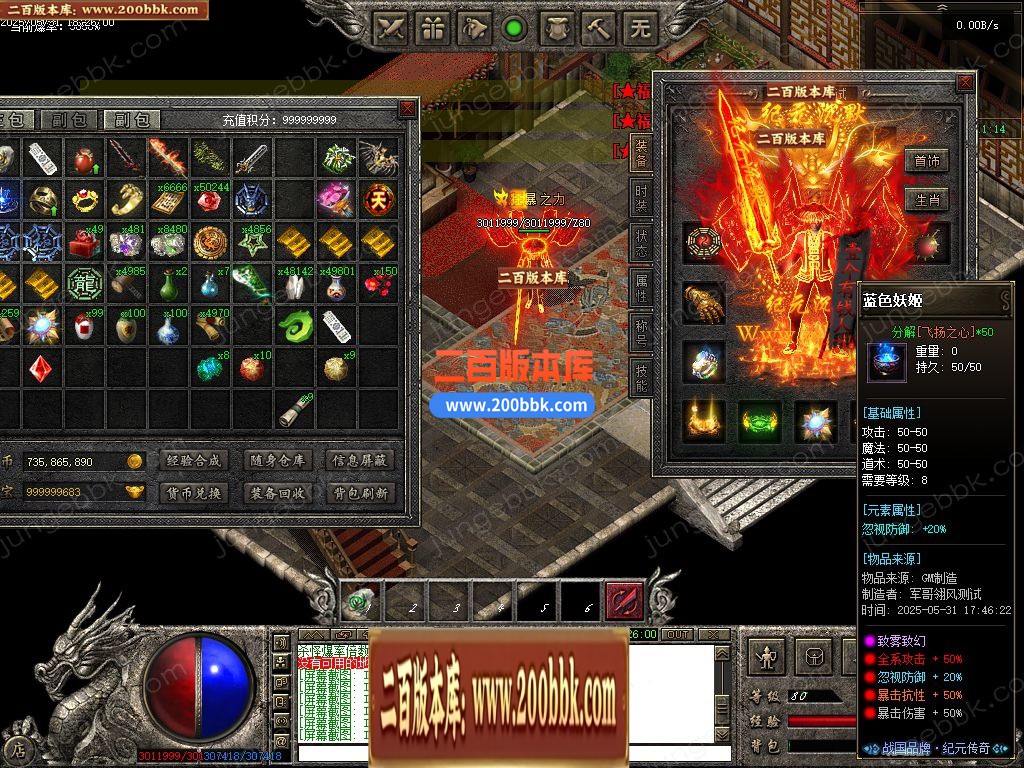Close the inventory bag window
The height and width of the screenshot is (768, 1024).
[407, 108]
